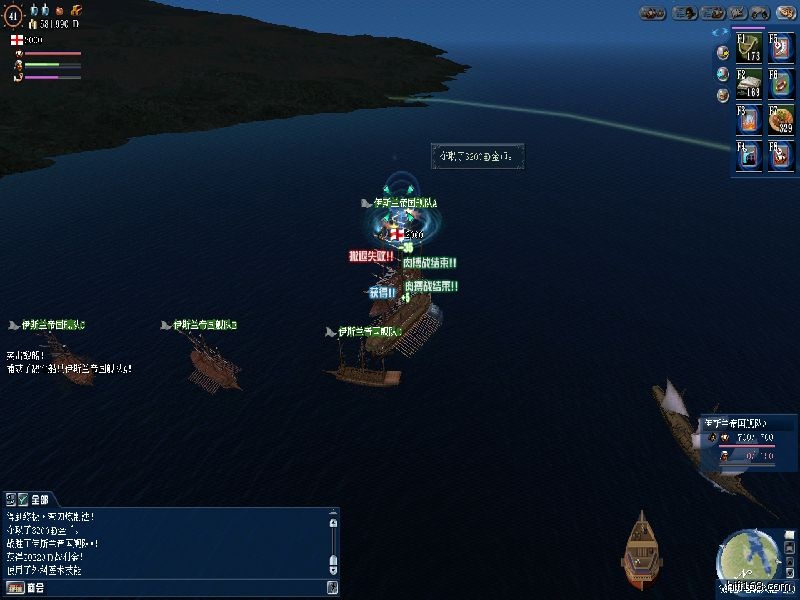The image size is (800, 600).
Task: Use the F2 lumber item with 169 count
Action: tap(749, 83)
